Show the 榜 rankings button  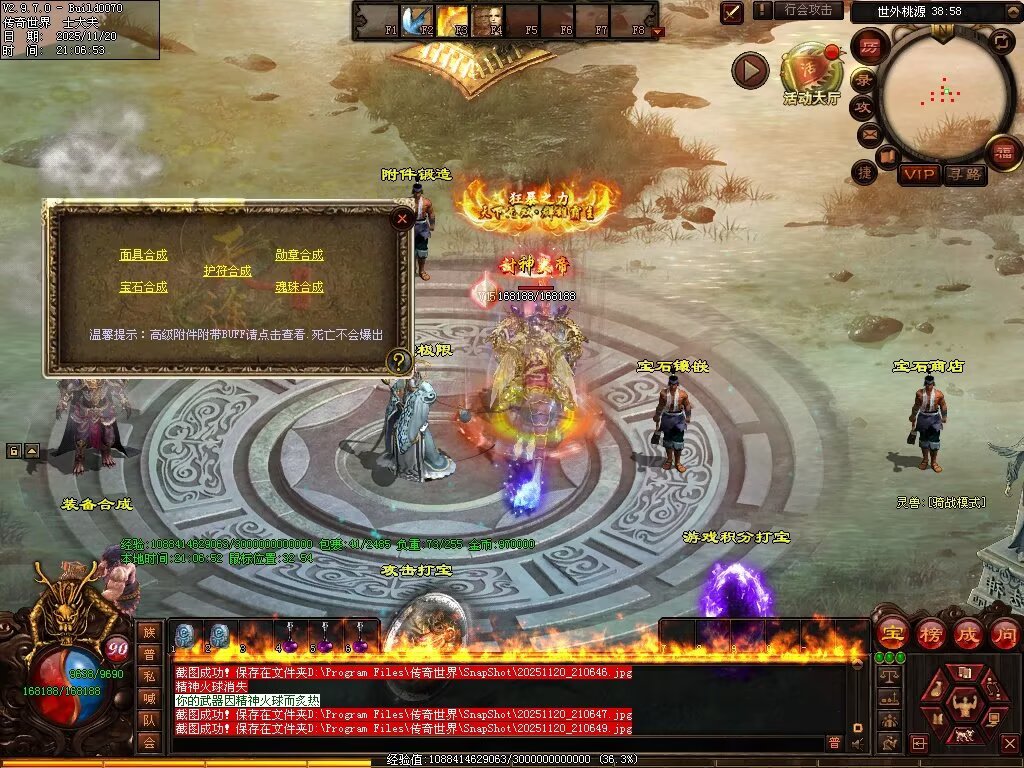click(931, 634)
